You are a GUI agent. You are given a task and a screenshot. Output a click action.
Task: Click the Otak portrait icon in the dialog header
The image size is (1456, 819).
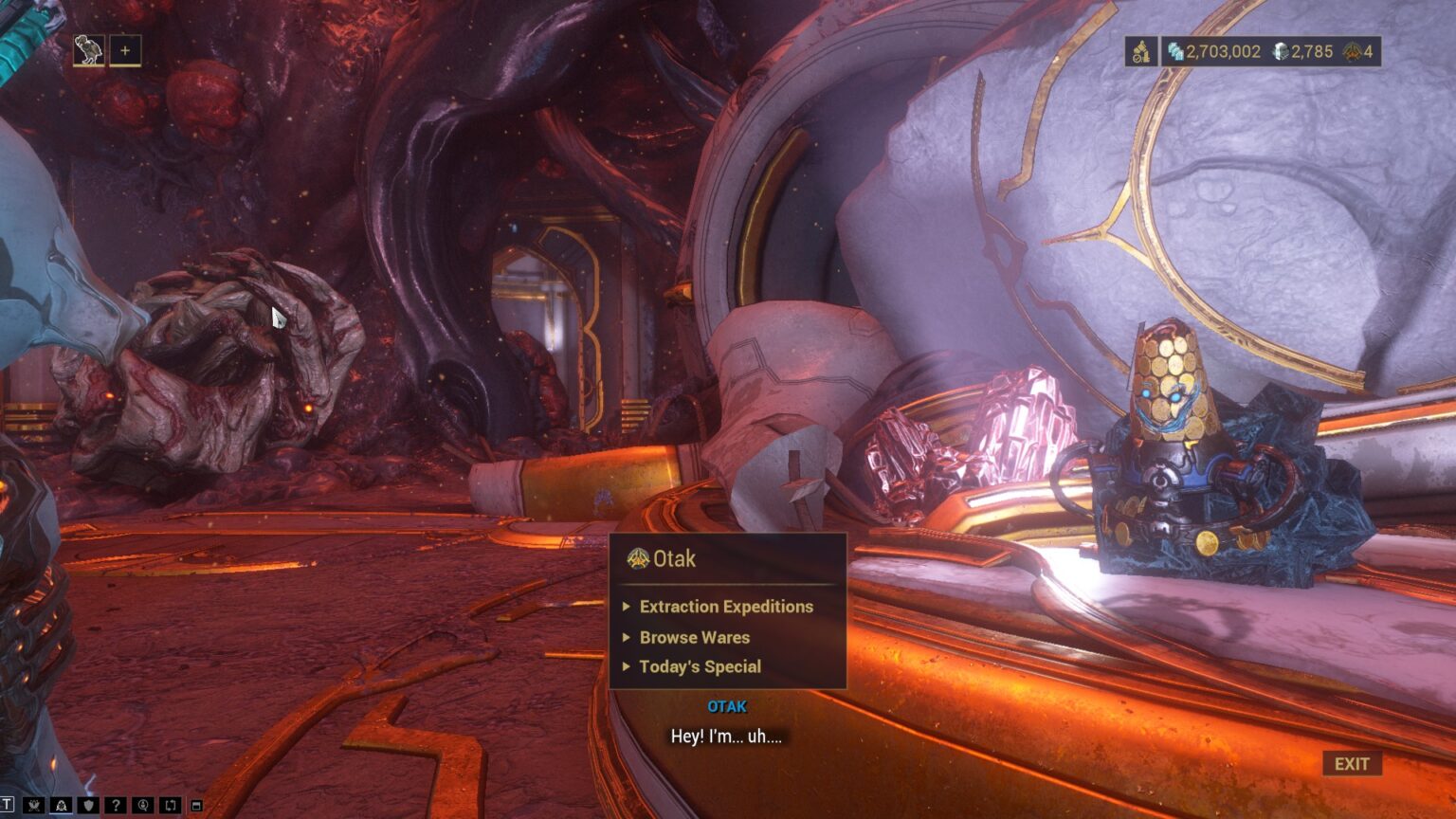(640, 559)
